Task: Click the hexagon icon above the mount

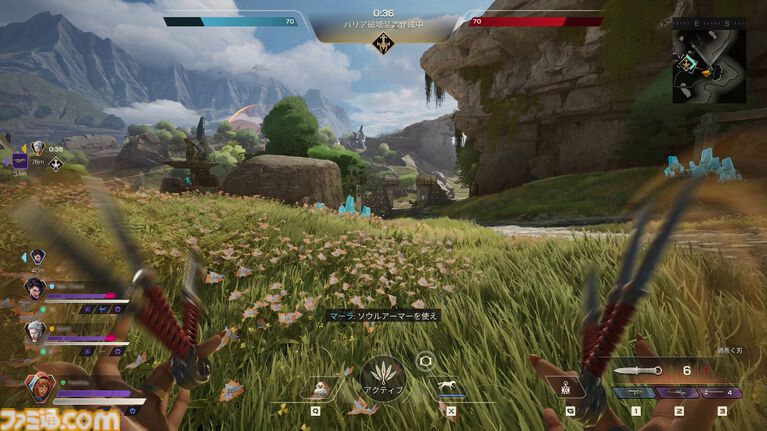Action: click(x=424, y=361)
